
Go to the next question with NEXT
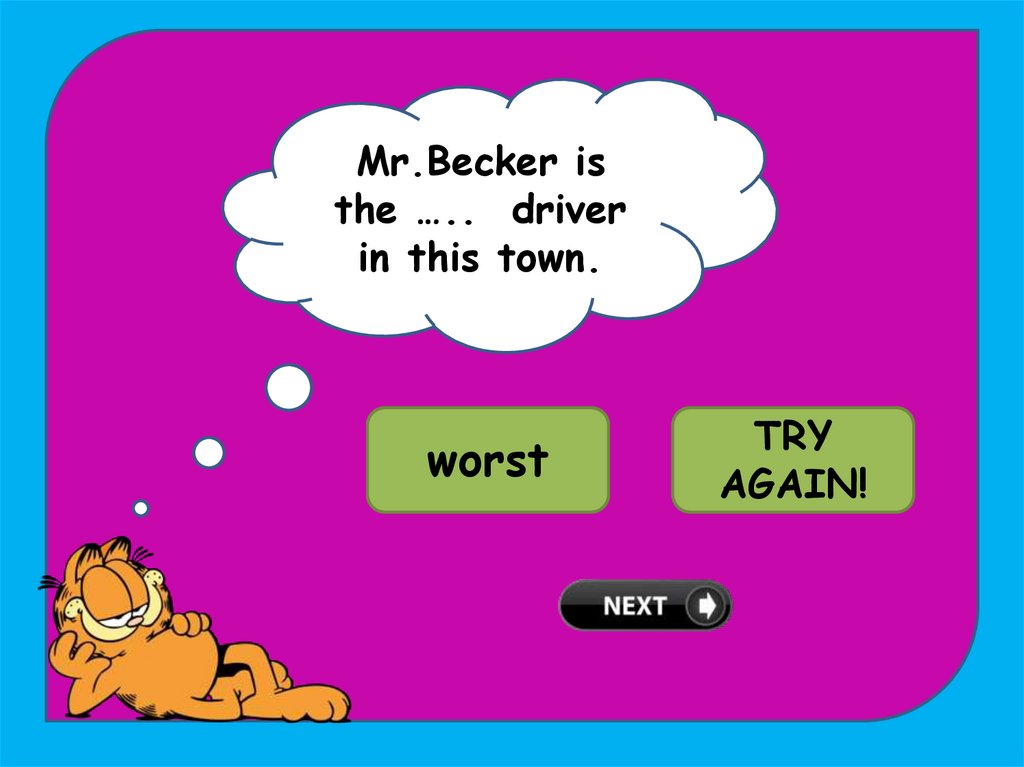click(x=645, y=605)
